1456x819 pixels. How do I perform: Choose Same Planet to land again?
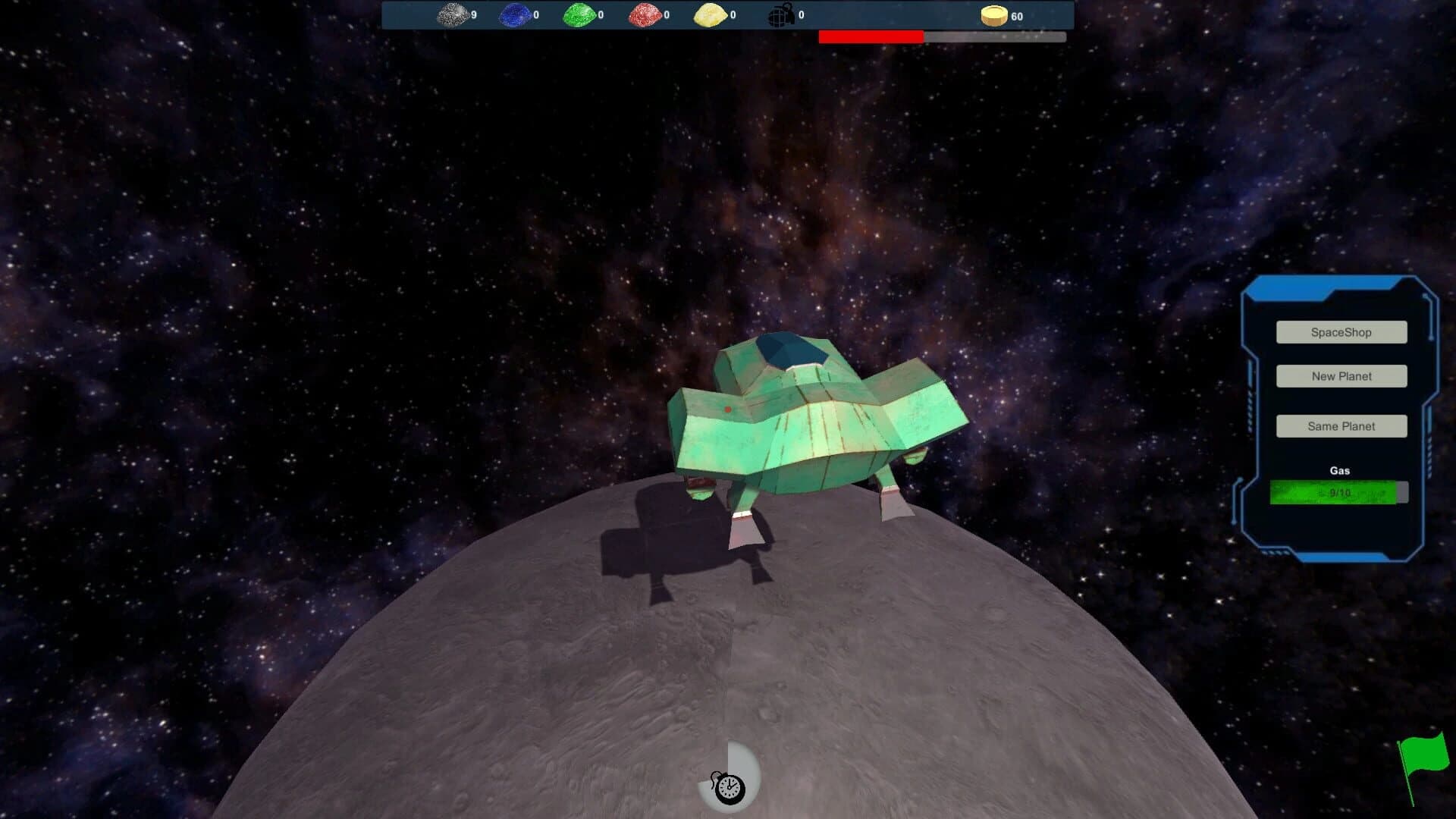[x=1341, y=426]
